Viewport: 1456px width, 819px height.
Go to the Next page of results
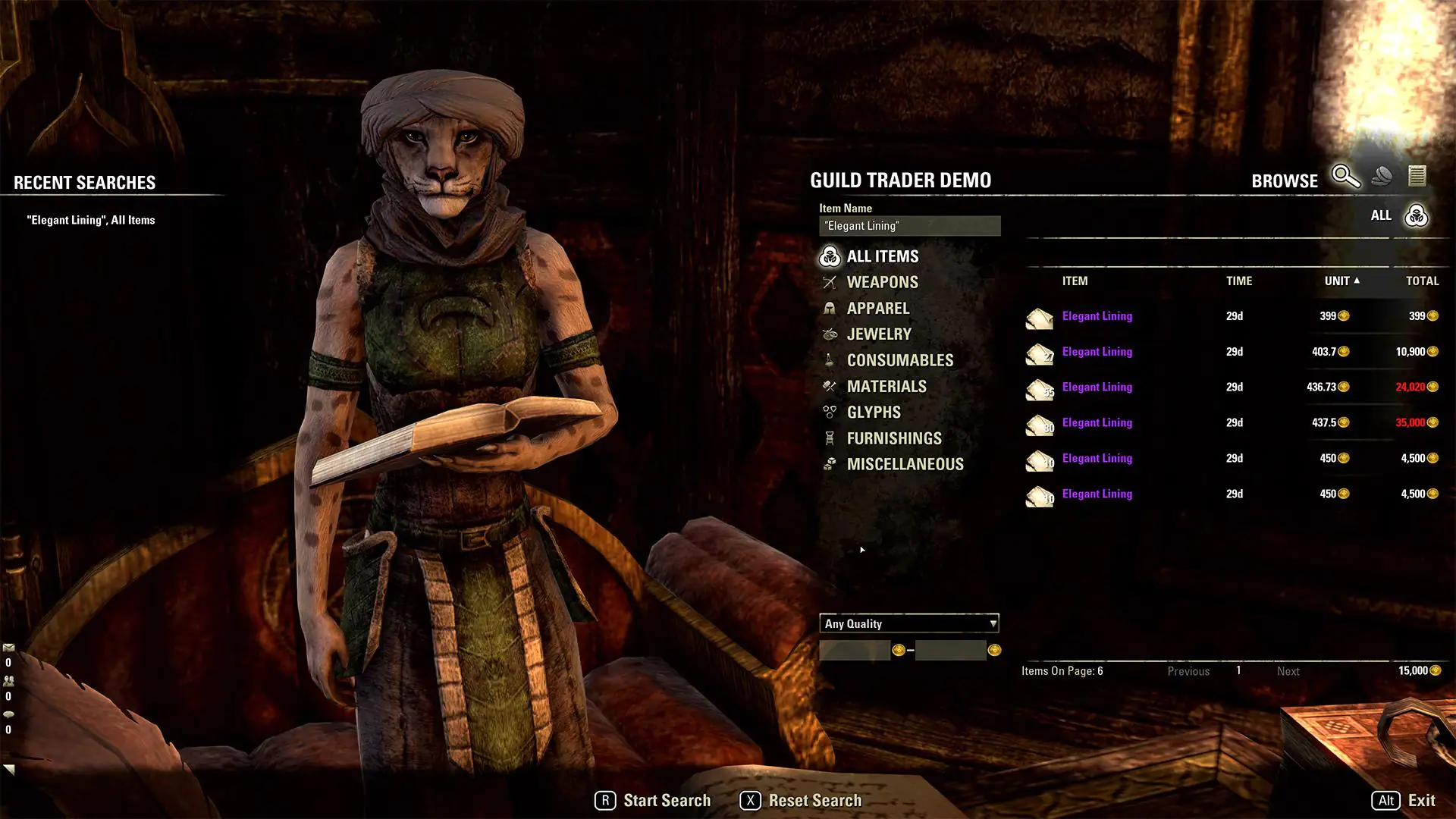[1288, 671]
